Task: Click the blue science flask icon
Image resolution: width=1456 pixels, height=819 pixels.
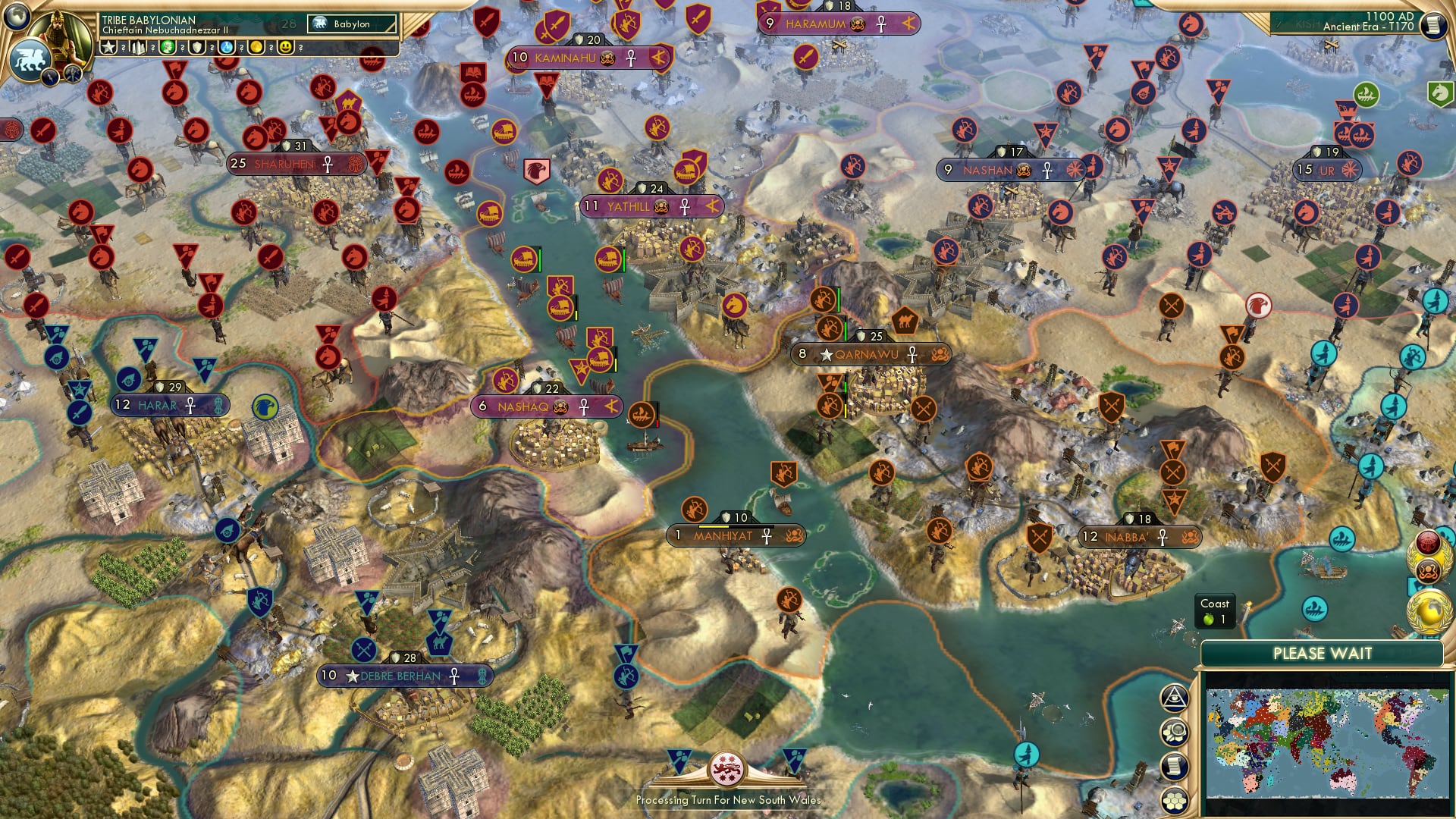Action: [226, 48]
